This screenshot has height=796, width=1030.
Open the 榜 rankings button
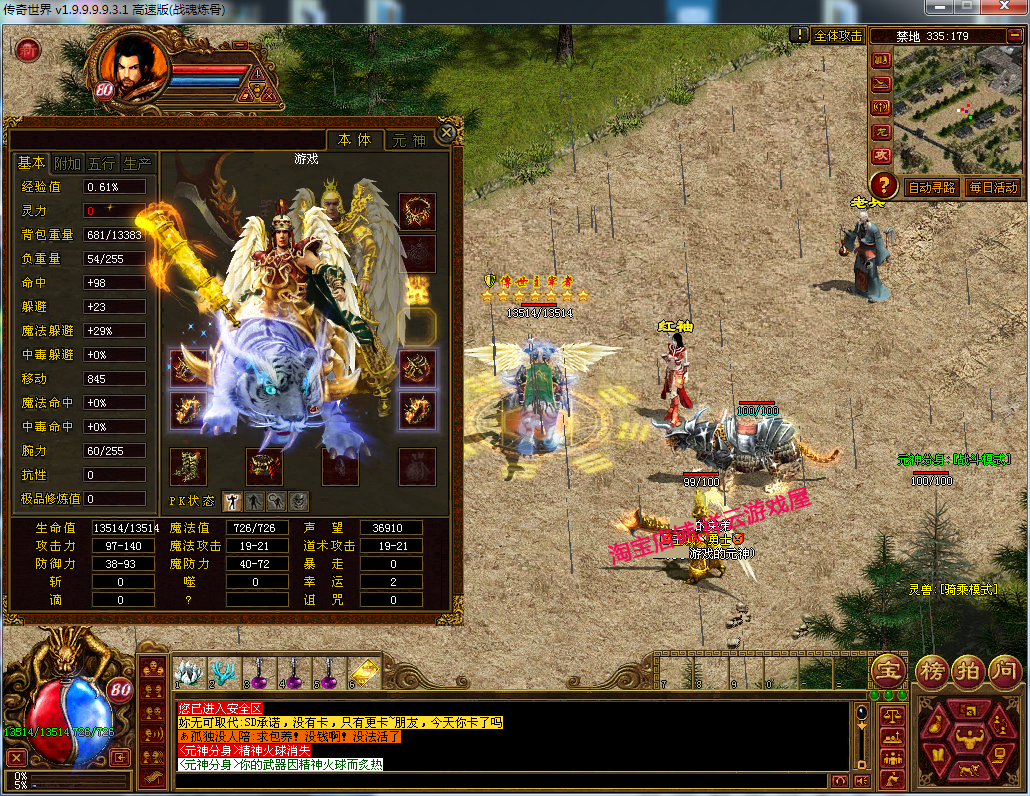click(931, 669)
